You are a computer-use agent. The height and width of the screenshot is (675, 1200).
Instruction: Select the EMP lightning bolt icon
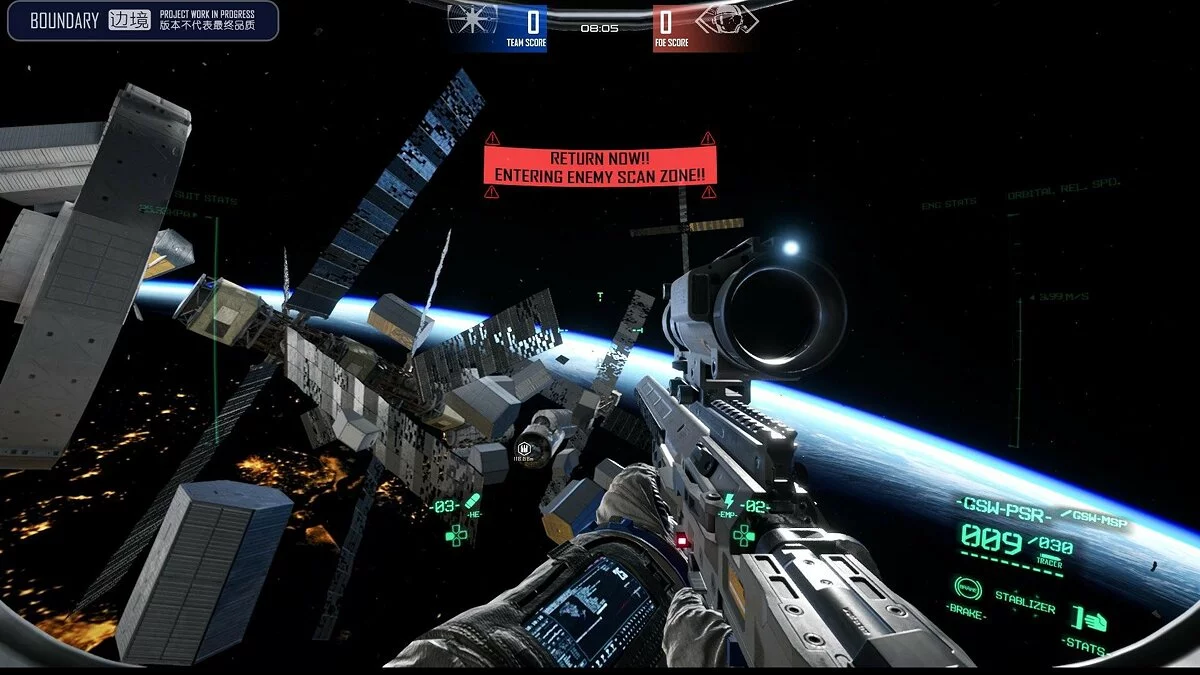coord(729,501)
